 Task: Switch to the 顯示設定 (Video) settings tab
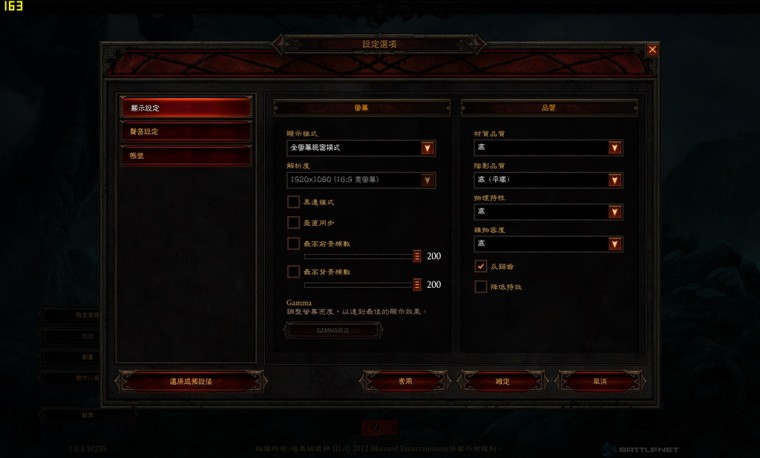click(184, 107)
